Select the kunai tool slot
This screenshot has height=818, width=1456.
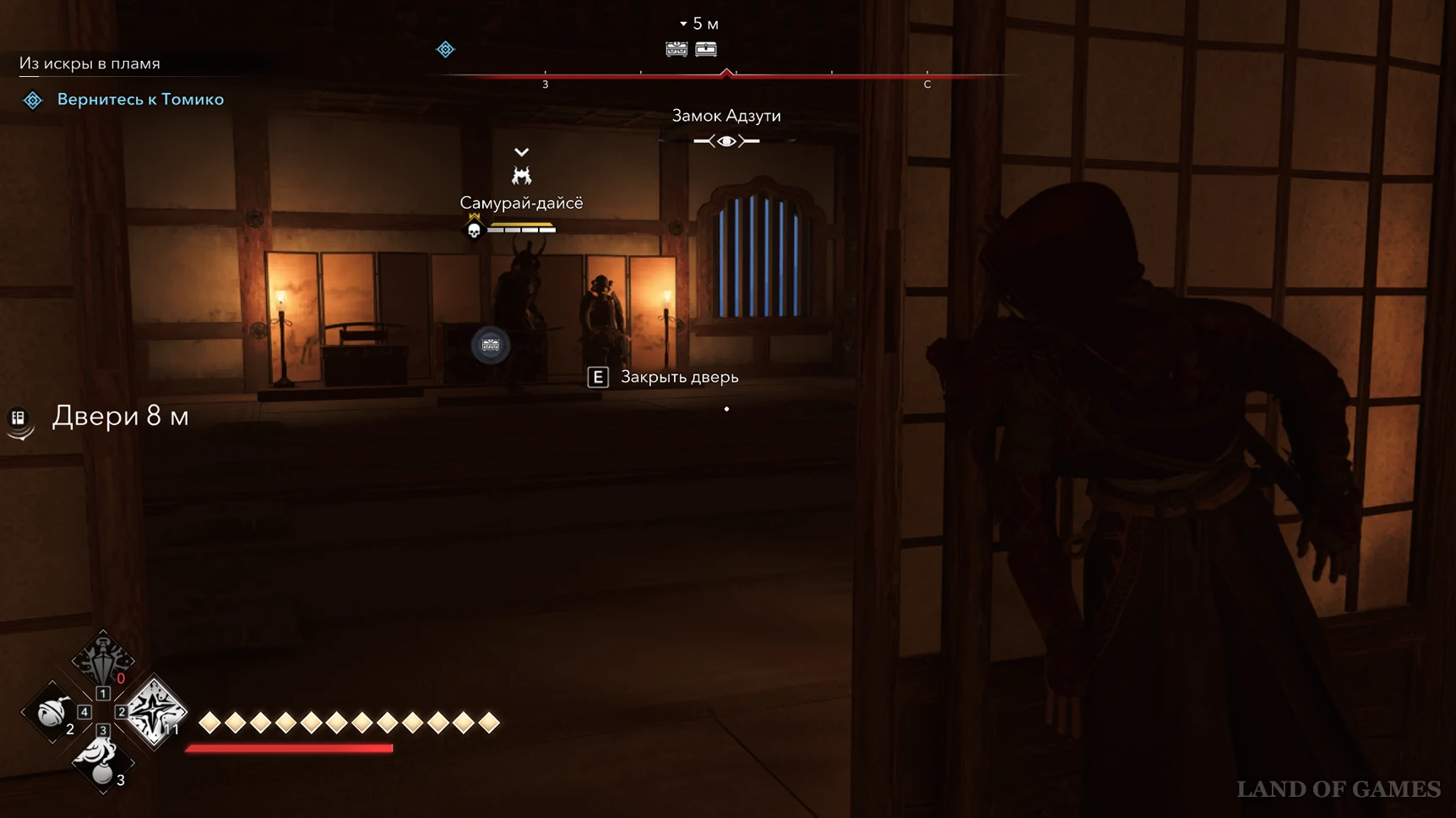coord(102,659)
